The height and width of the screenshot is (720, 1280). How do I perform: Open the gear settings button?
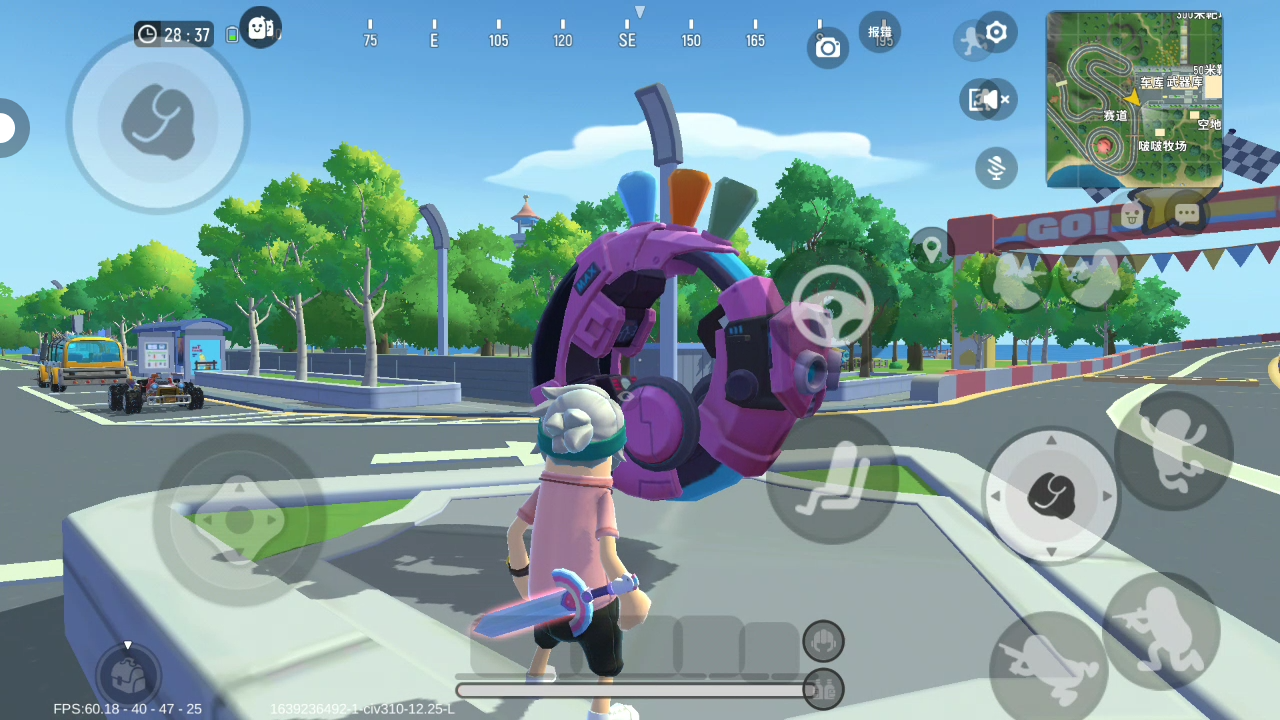996,33
